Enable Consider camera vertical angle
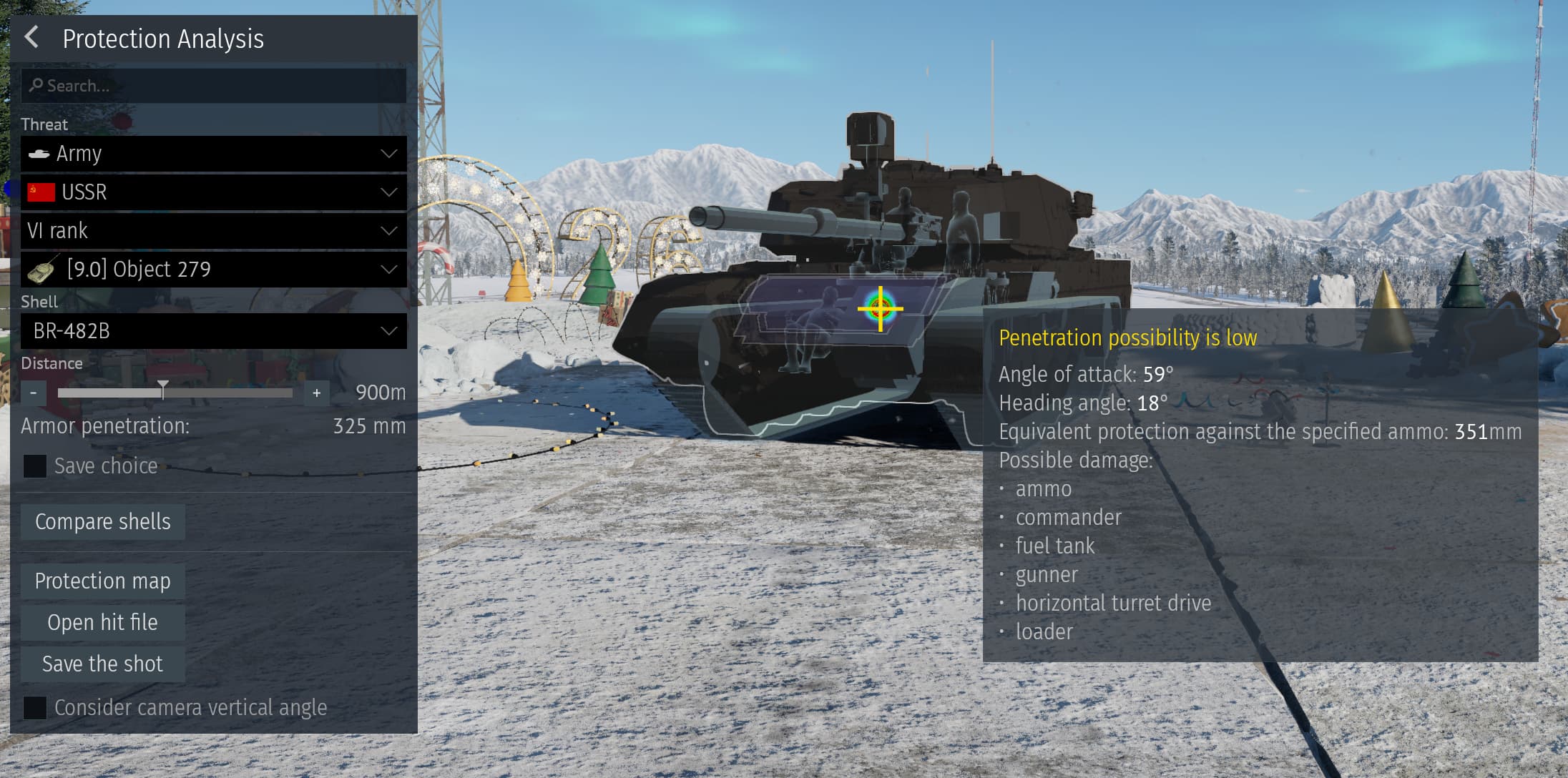Viewport: 1568px width, 778px height. [35, 708]
